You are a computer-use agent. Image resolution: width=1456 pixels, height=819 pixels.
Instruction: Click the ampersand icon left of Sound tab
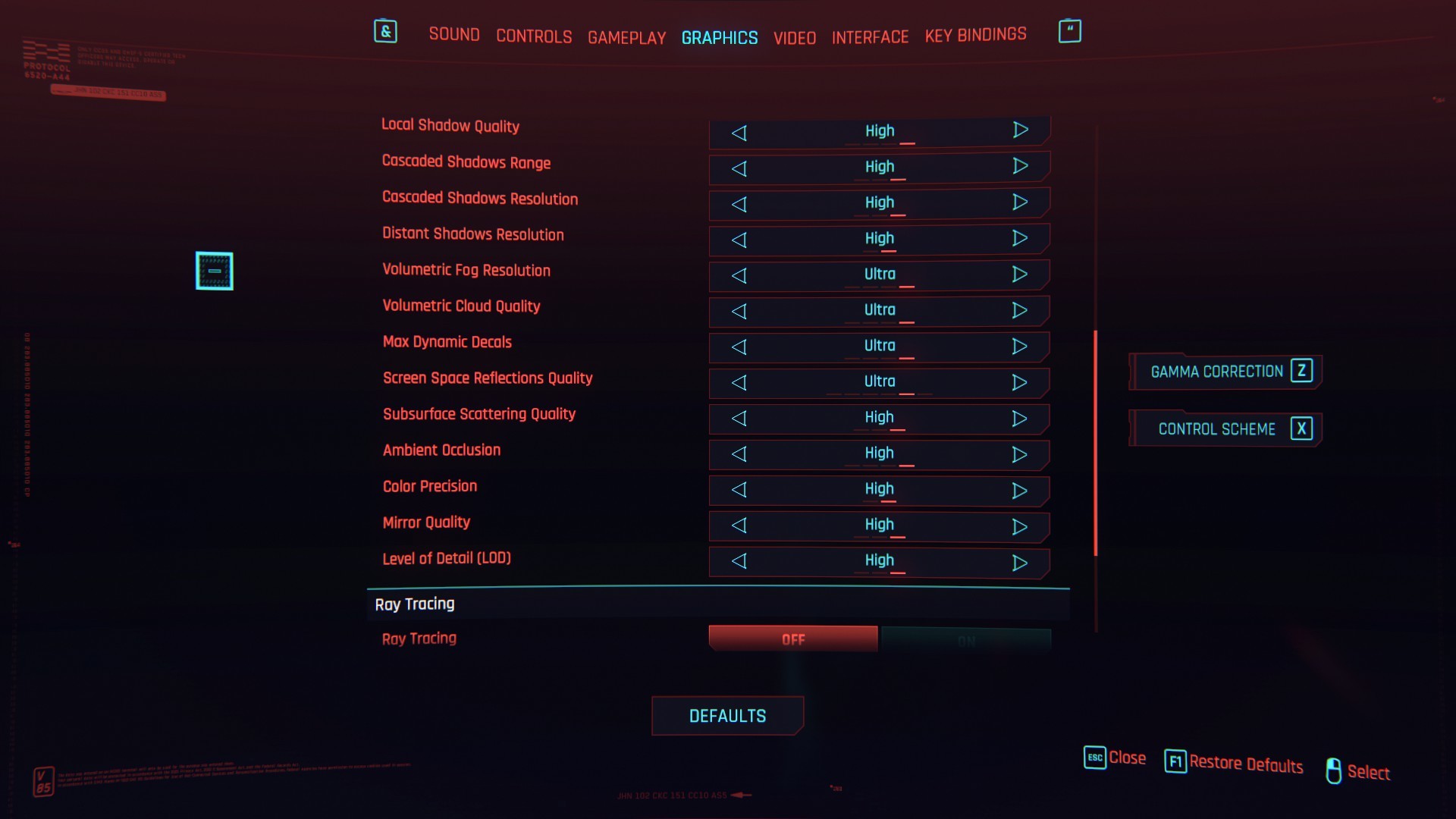(385, 32)
